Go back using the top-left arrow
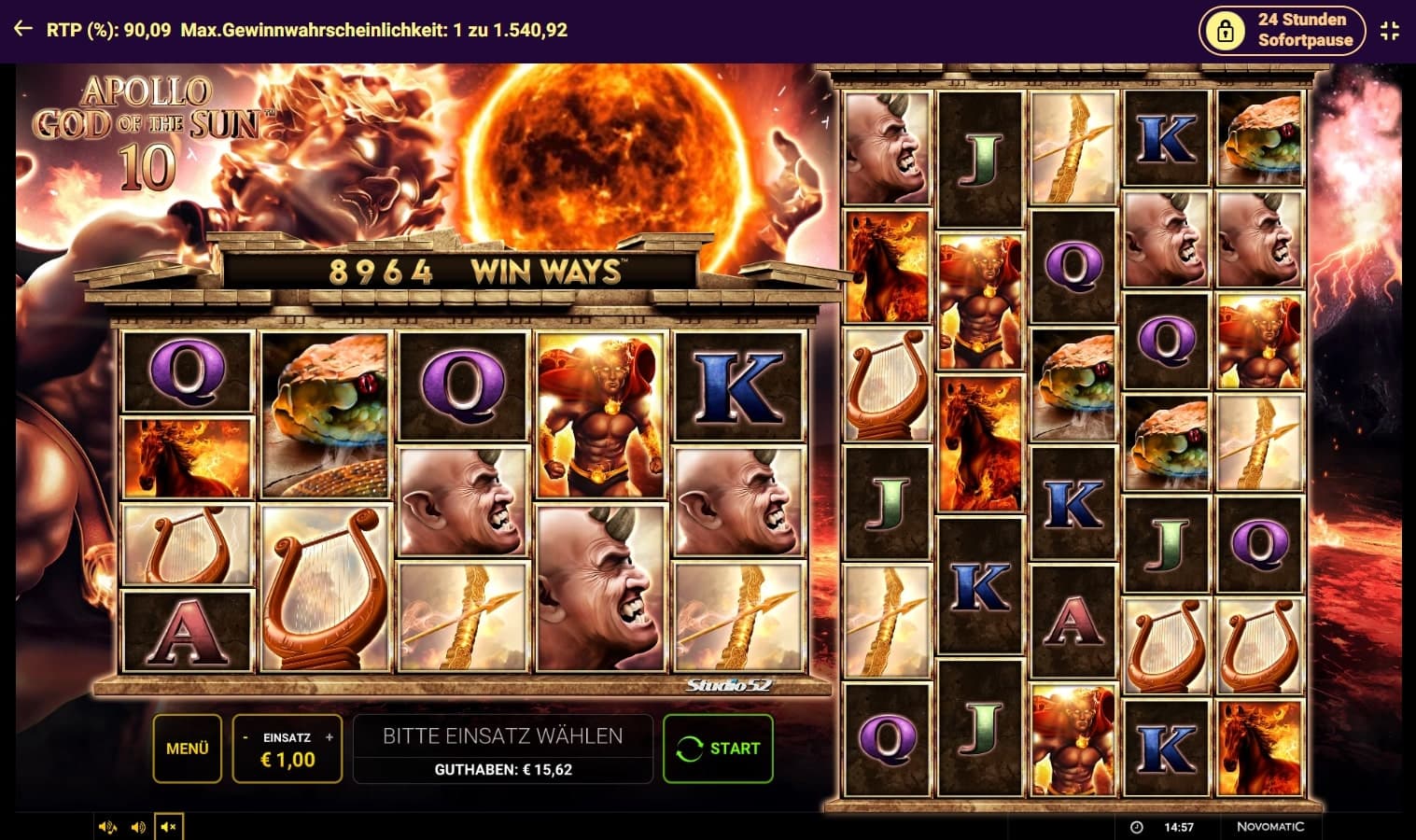1416x840 pixels. click(23, 30)
